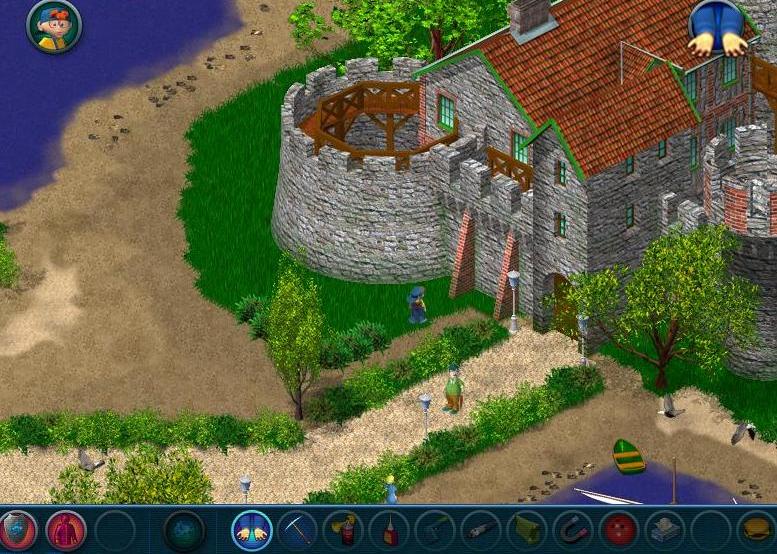The image size is (777, 554).
Task: Pick the red bowling ball item
Action: [x=618, y=529]
